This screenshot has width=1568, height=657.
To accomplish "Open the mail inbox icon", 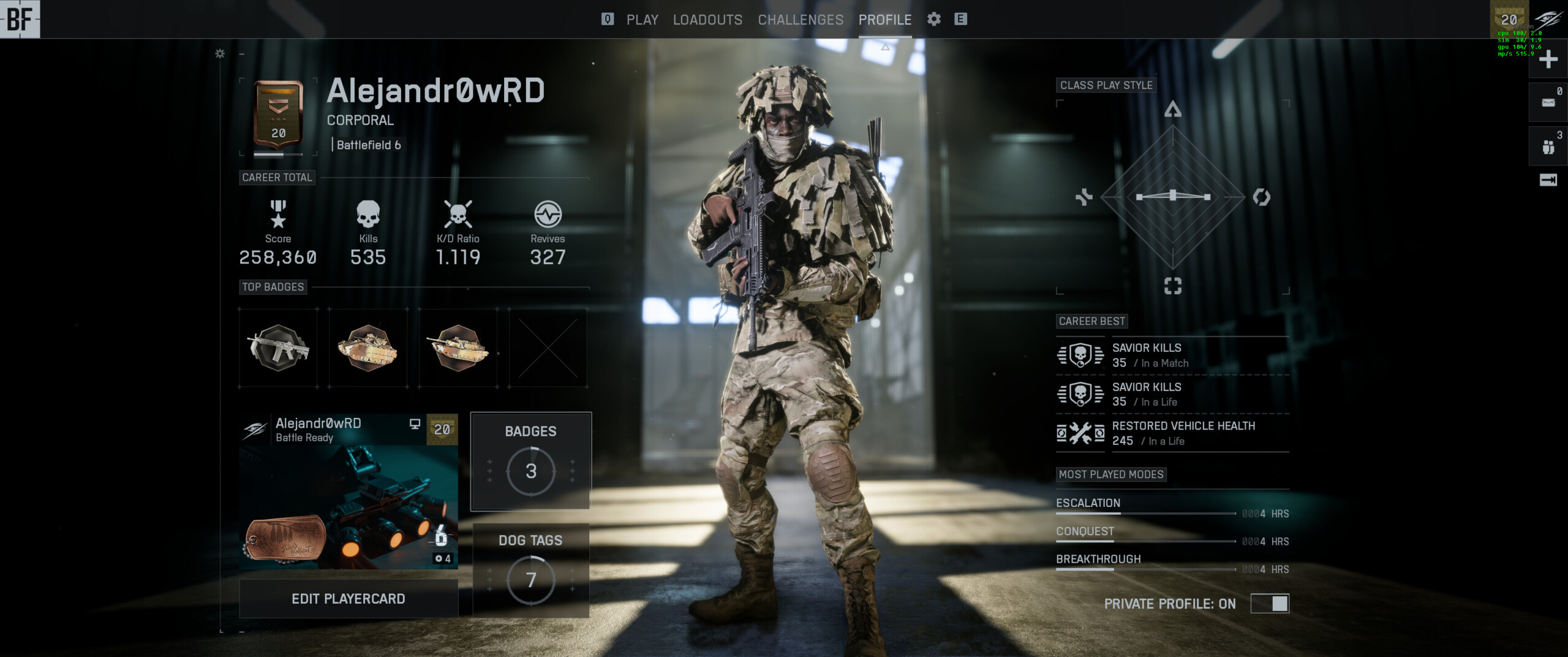I will (1548, 102).
